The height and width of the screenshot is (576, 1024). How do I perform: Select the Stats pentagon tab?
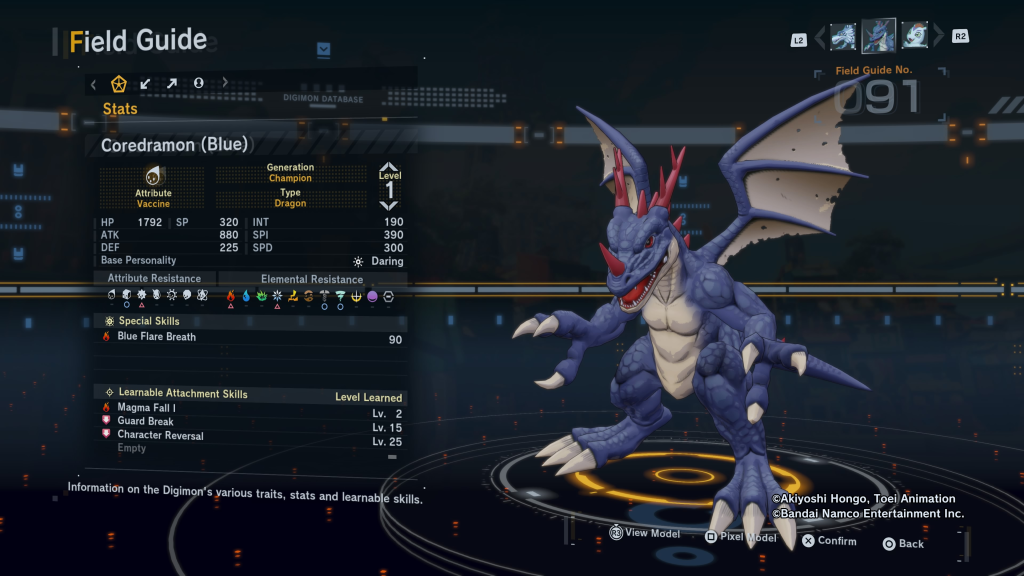119,84
